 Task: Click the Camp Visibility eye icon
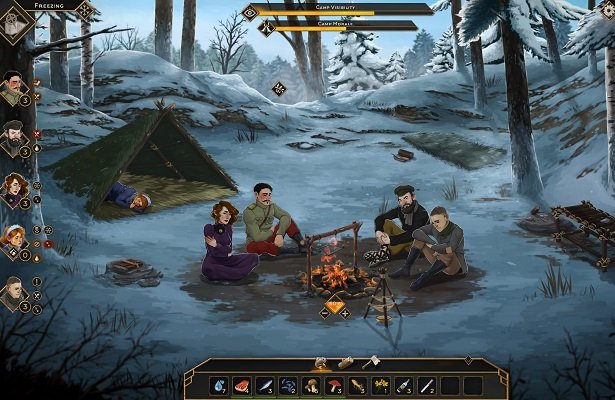250,12
